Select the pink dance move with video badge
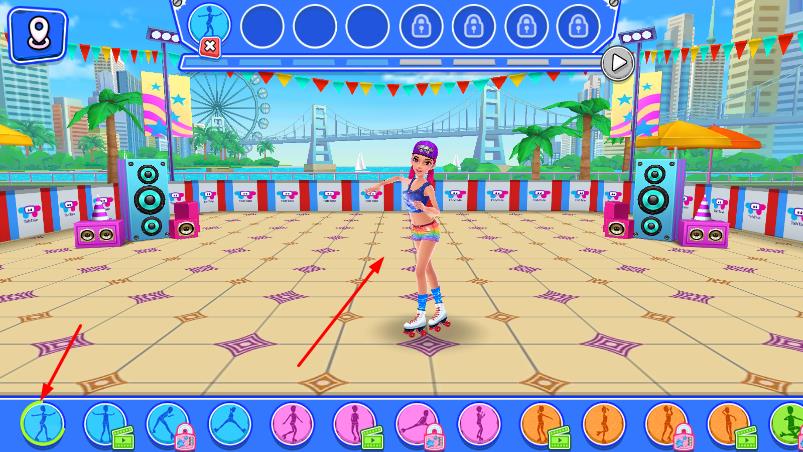 pos(354,424)
